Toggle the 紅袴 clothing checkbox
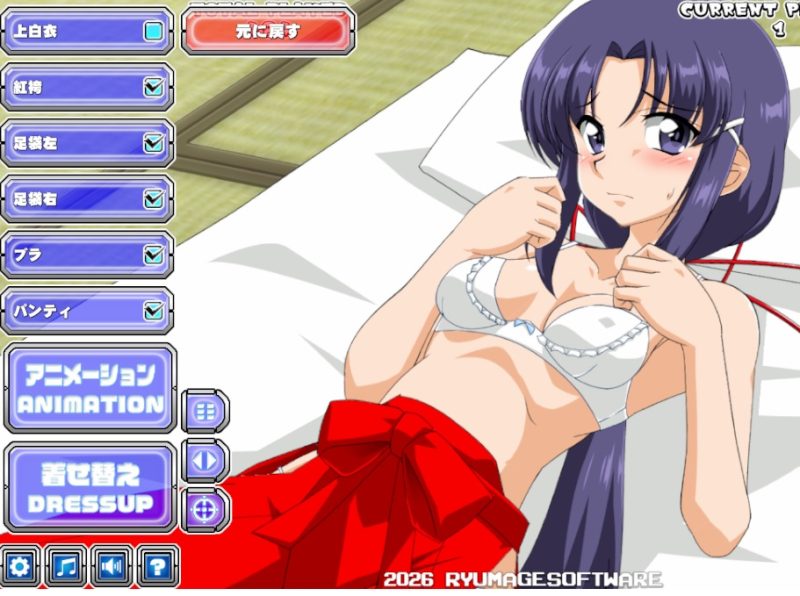The image size is (800, 596). pyautogui.click(x=153, y=88)
